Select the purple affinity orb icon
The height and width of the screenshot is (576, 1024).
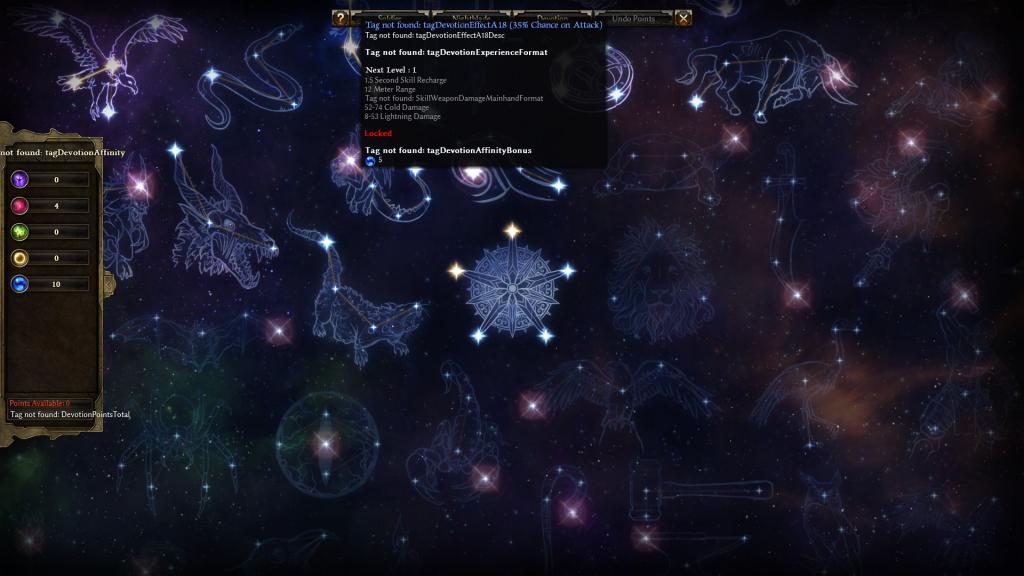pyautogui.click(x=20, y=180)
